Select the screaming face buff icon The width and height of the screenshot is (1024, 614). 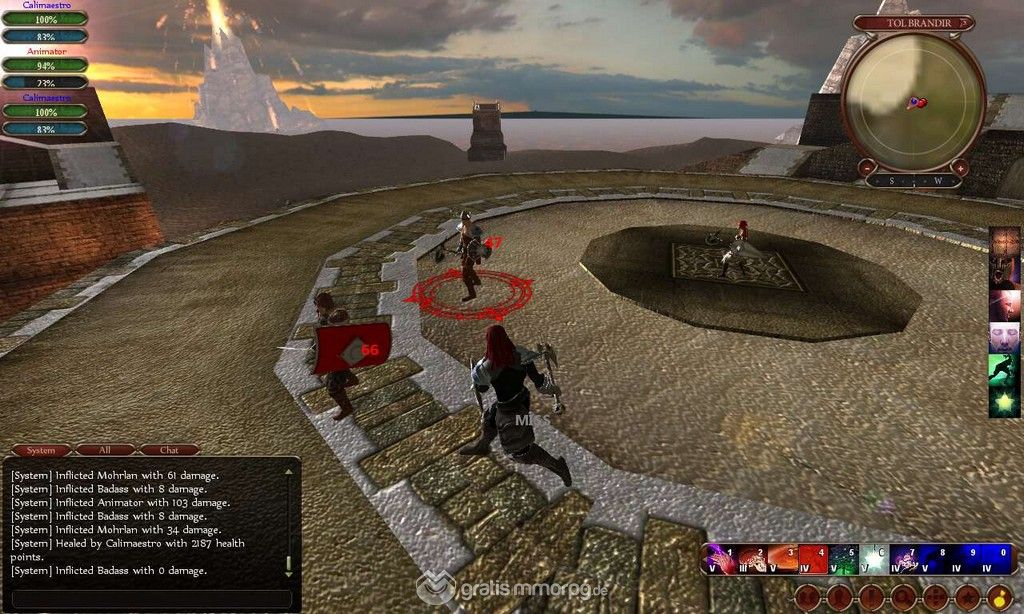point(1004,273)
